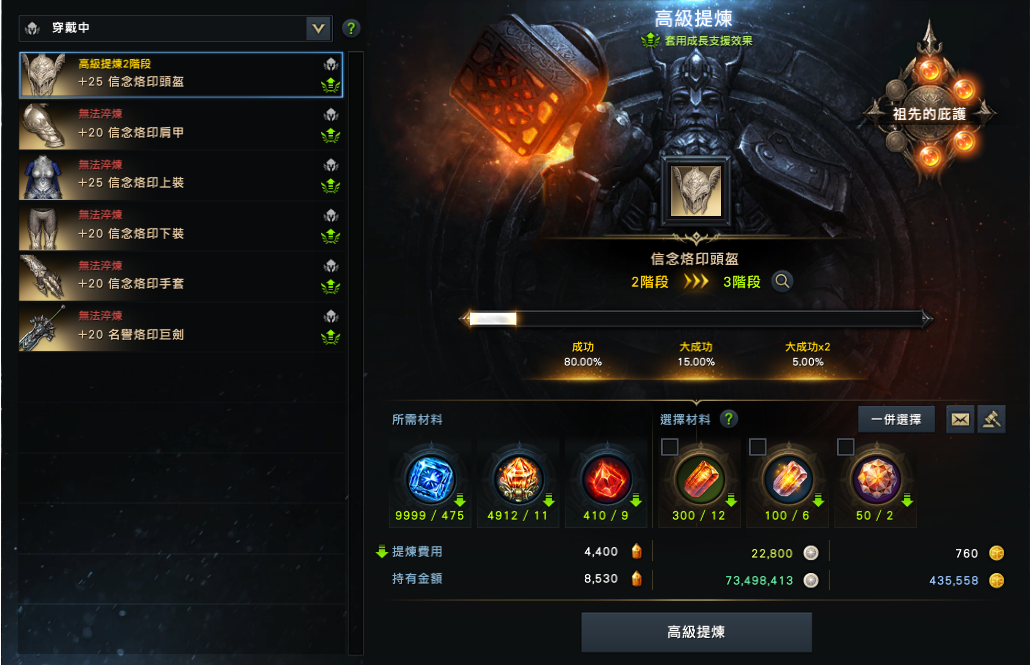Select the +20 信念烙印肩甲 row
1030x665 pixels.
point(180,124)
